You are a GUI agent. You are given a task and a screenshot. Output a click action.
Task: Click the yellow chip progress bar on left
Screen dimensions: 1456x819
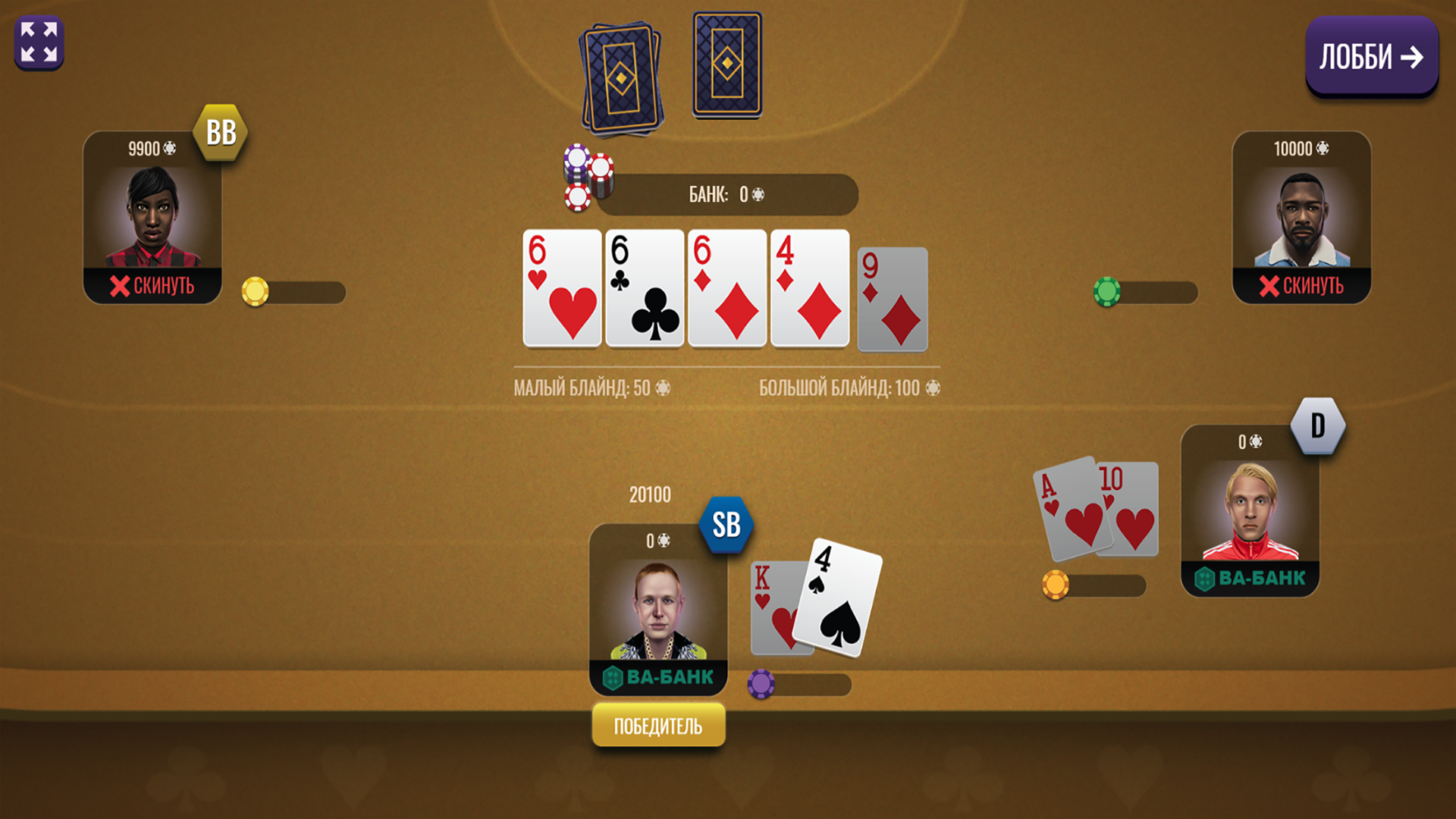(256, 292)
